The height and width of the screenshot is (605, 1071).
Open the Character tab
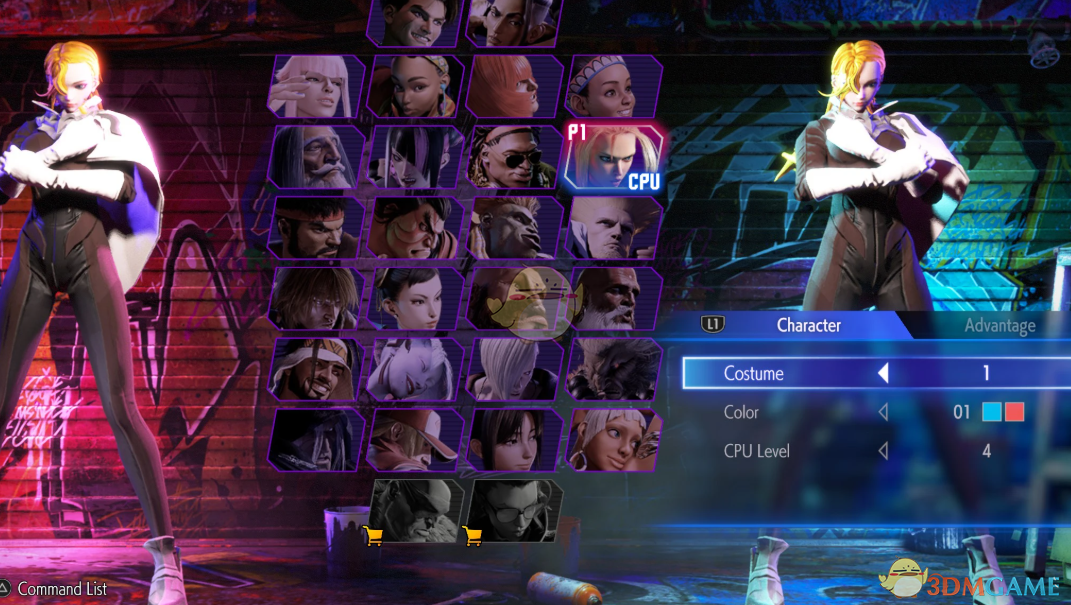pos(808,325)
